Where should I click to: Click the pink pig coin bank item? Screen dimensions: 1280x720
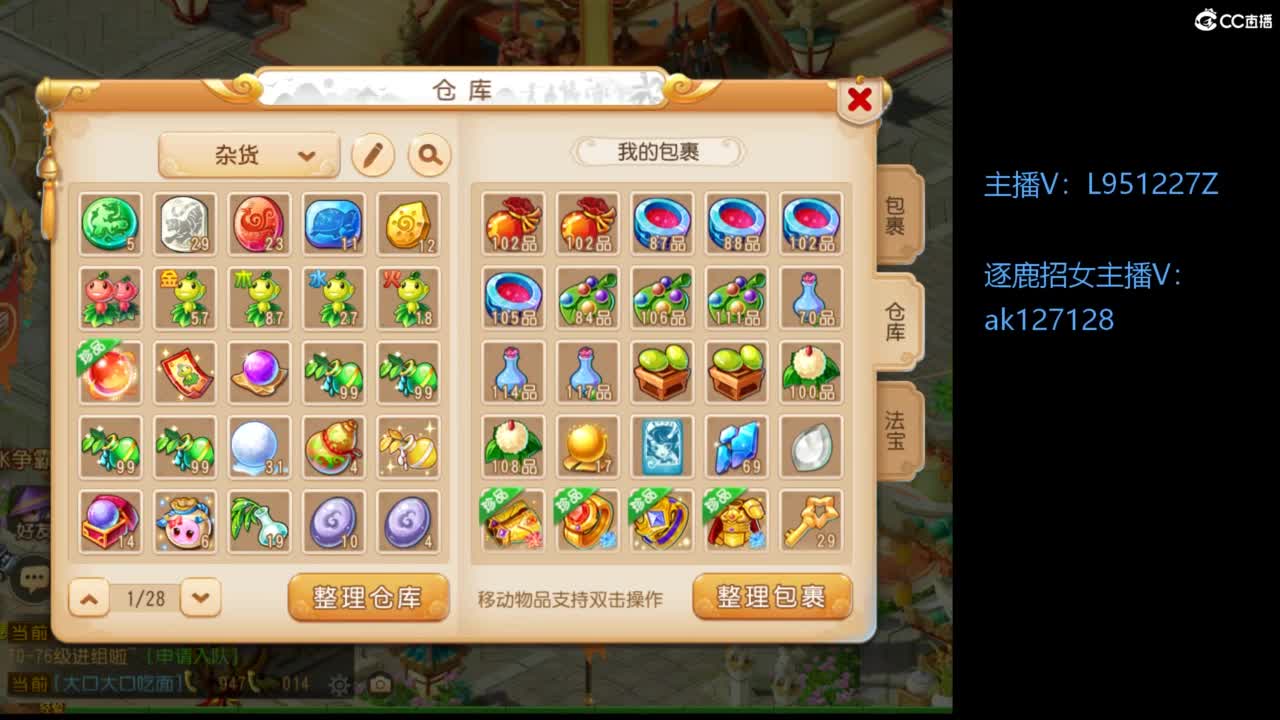pos(185,519)
